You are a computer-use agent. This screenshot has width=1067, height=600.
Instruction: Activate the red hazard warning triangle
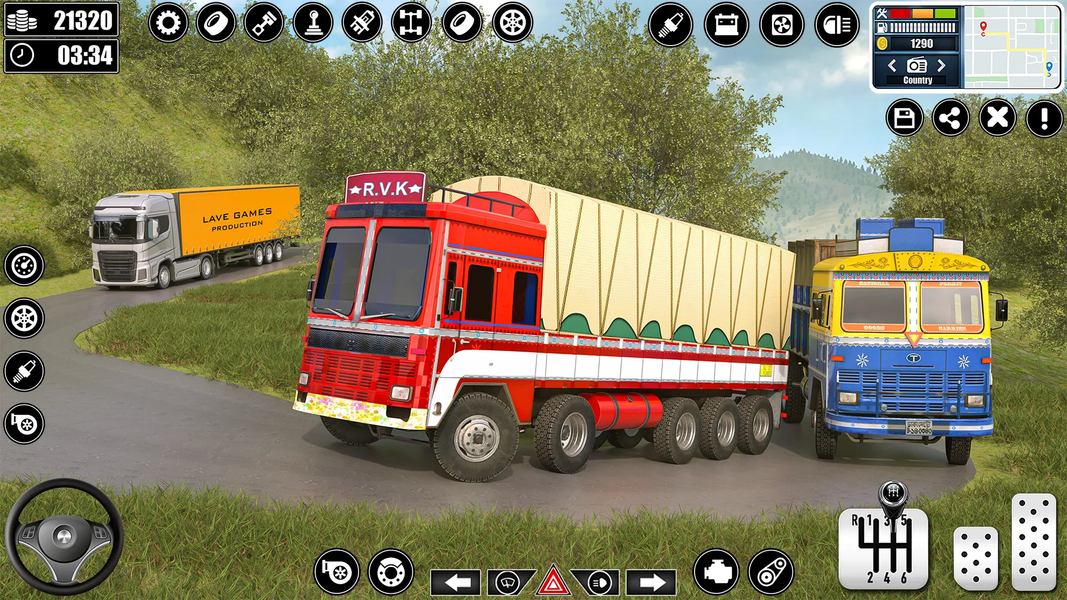click(x=553, y=581)
